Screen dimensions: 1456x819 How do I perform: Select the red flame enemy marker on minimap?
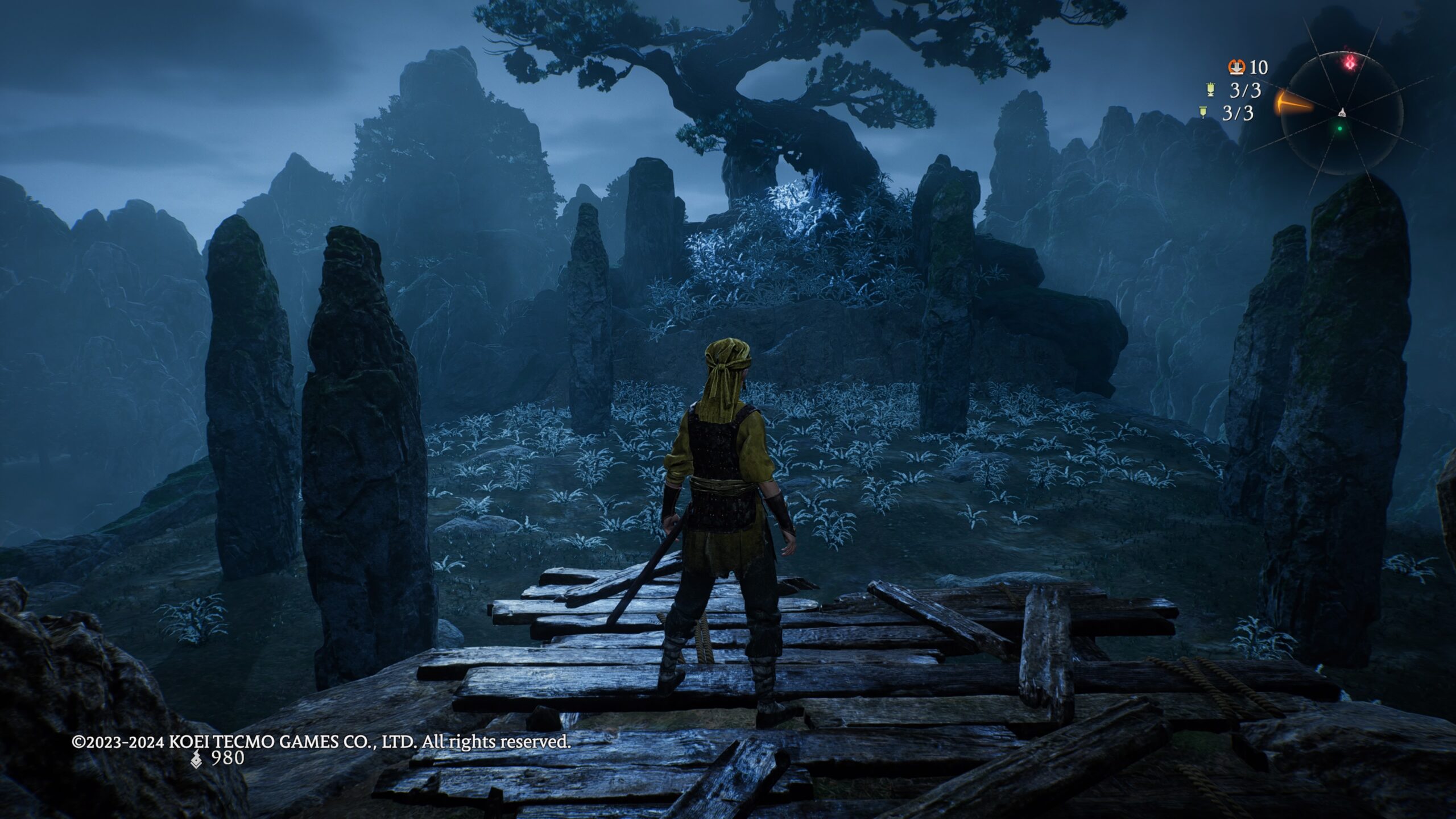tap(1350, 63)
